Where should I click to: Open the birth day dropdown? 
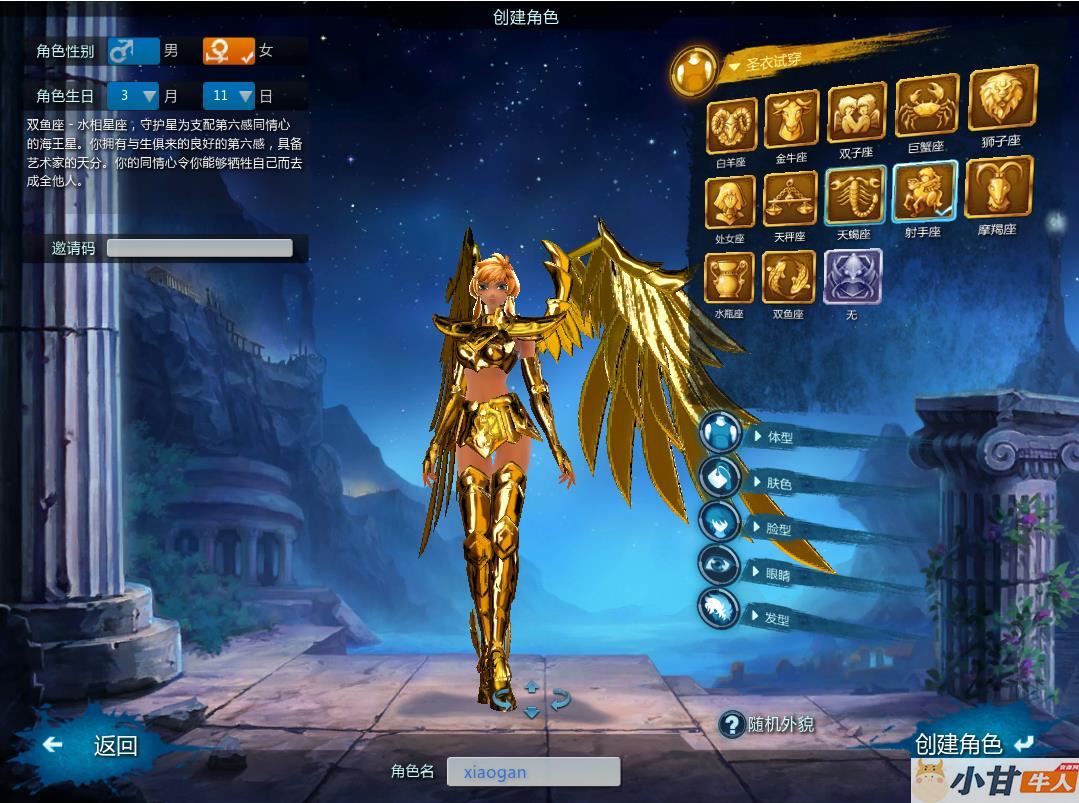[229, 96]
